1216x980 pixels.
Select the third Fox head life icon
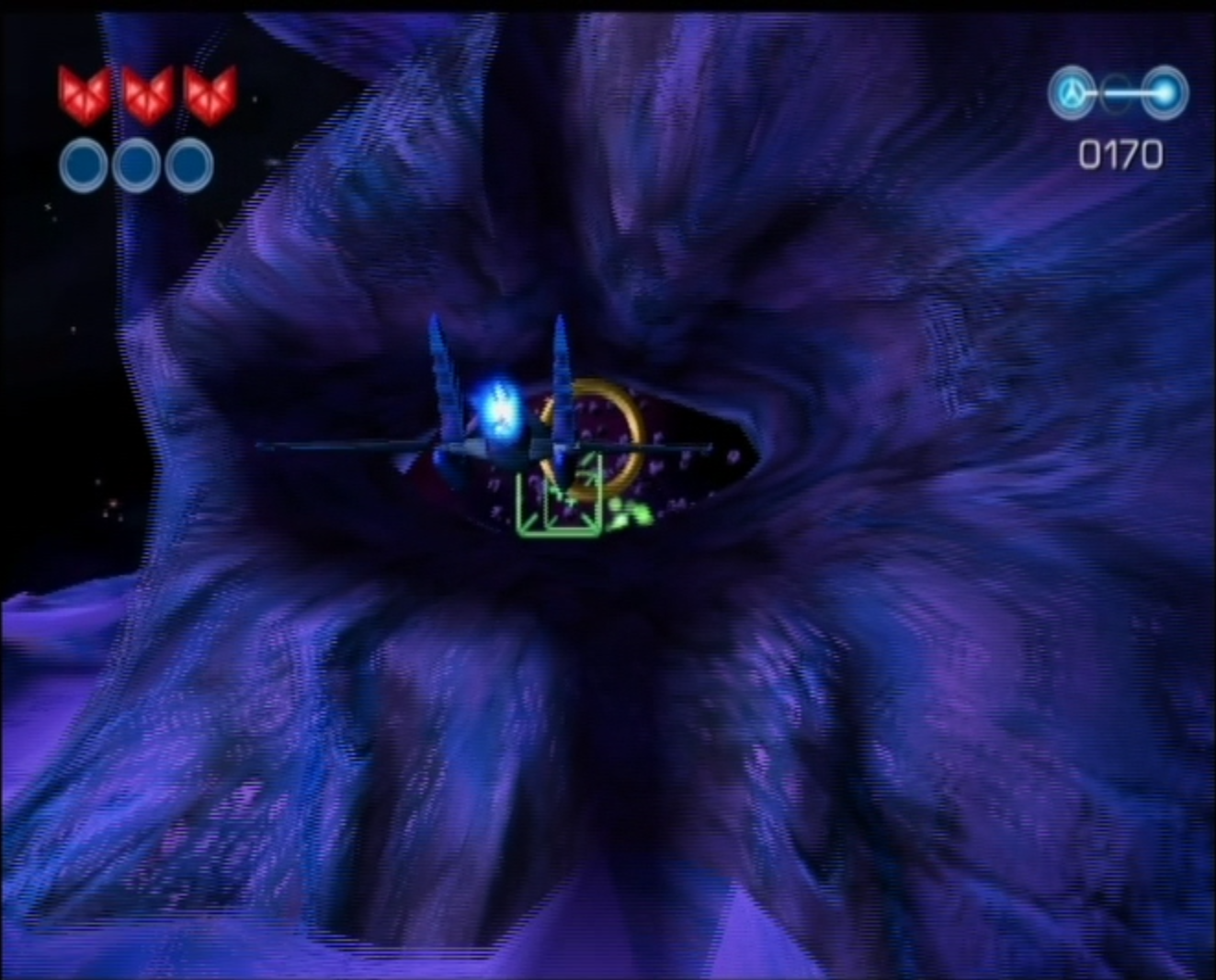click(213, 92)
